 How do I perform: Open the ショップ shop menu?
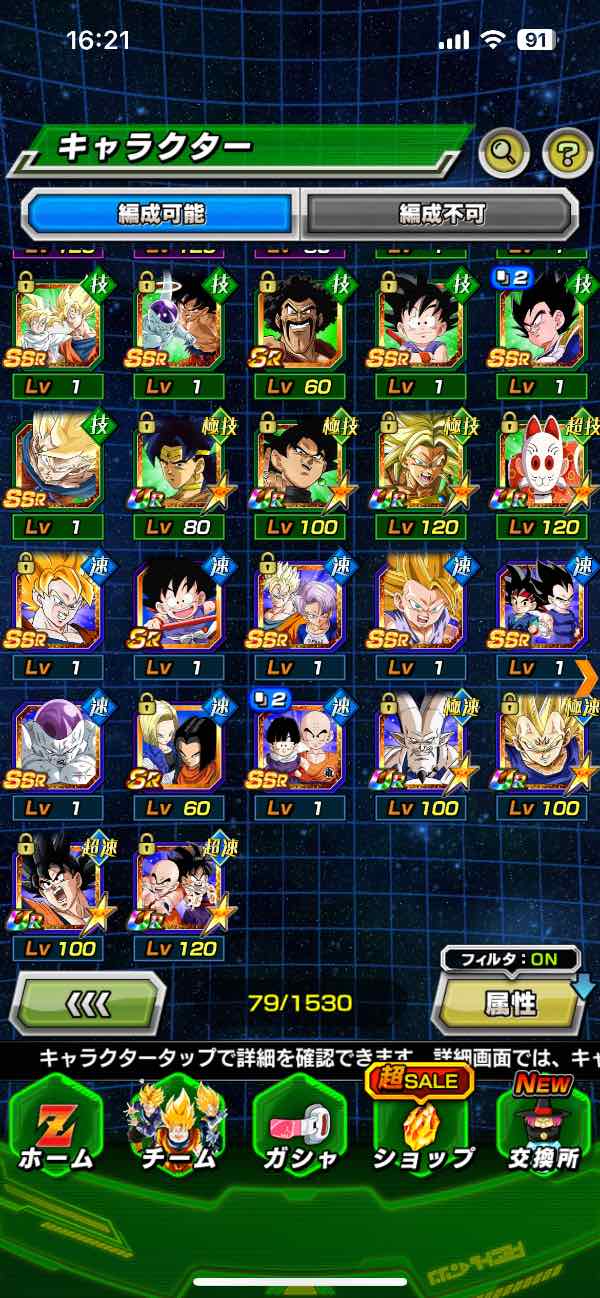coord(422,1130)
